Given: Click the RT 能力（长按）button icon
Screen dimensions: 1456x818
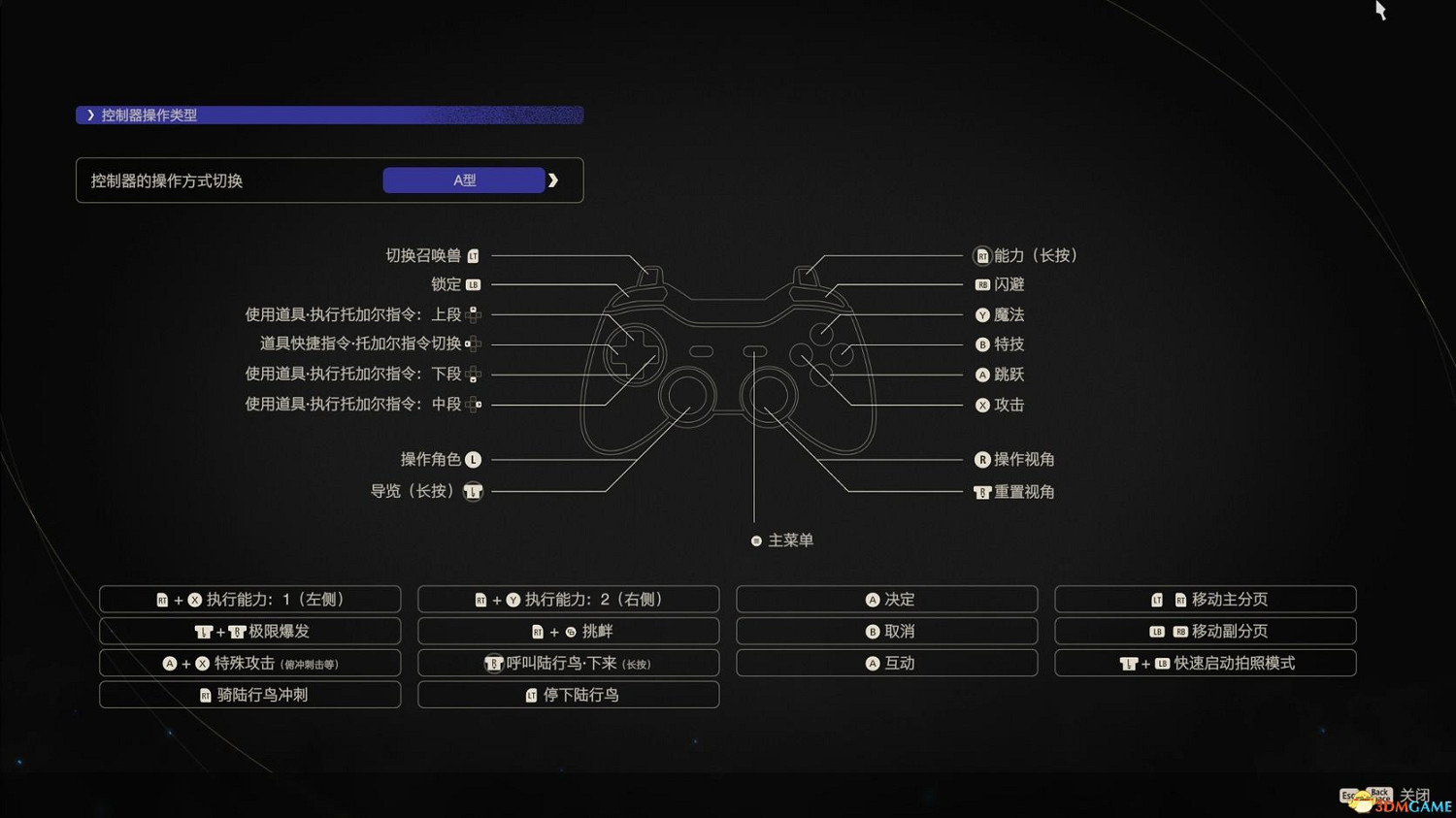Looking at the screenshot, I should pyautogui.click(x=982, y=255).
